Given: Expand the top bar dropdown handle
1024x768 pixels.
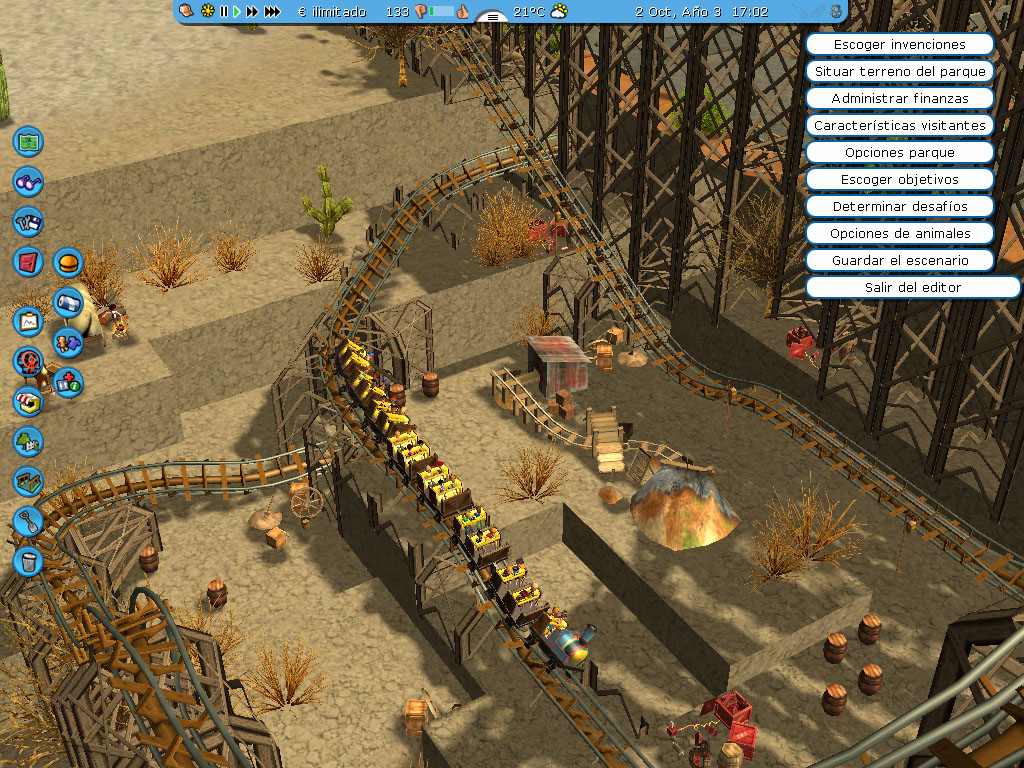Looking at the screenshot, I should point(492,17).
